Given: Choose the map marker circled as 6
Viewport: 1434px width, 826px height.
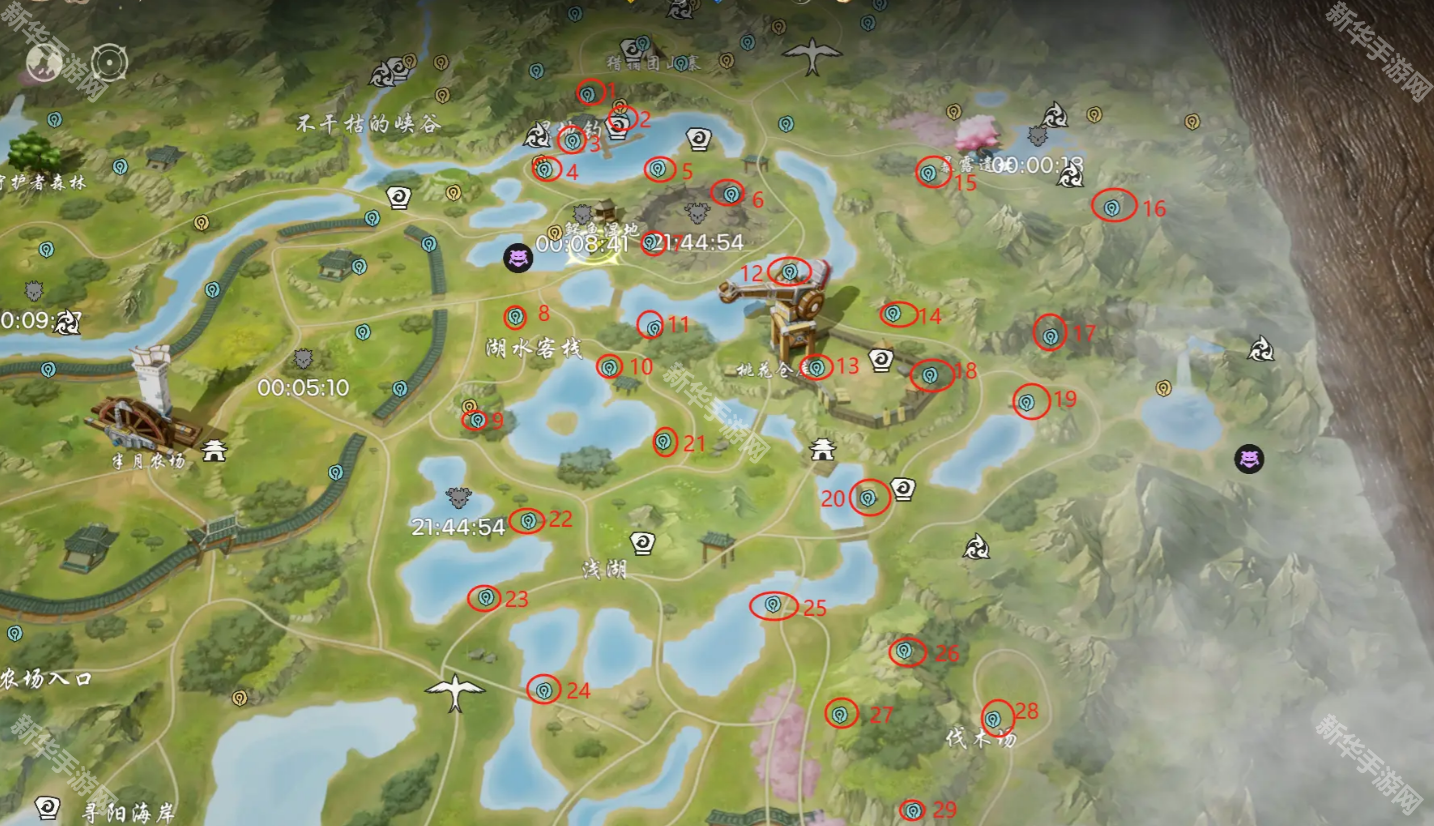Looking at the screenshot, I should pyautogui.click(x=730, y=193).
